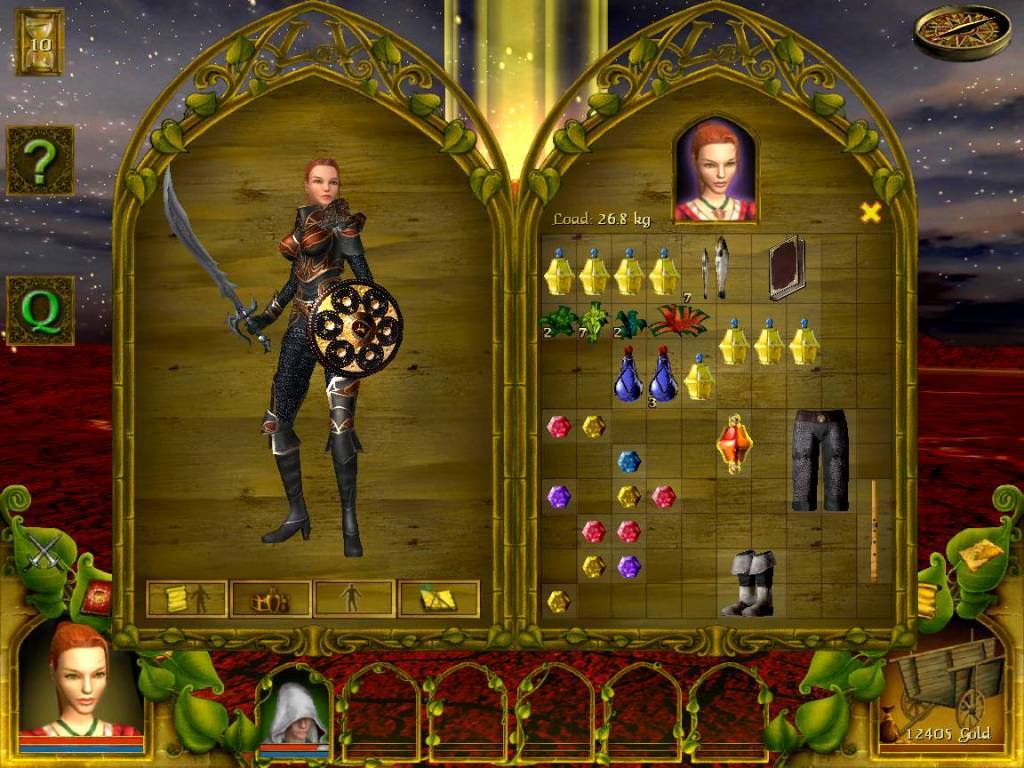The height and width of the screenshot is (768, 1024).
Task: Select the wooden flute in inventory
Action: (x=873, y=530)
